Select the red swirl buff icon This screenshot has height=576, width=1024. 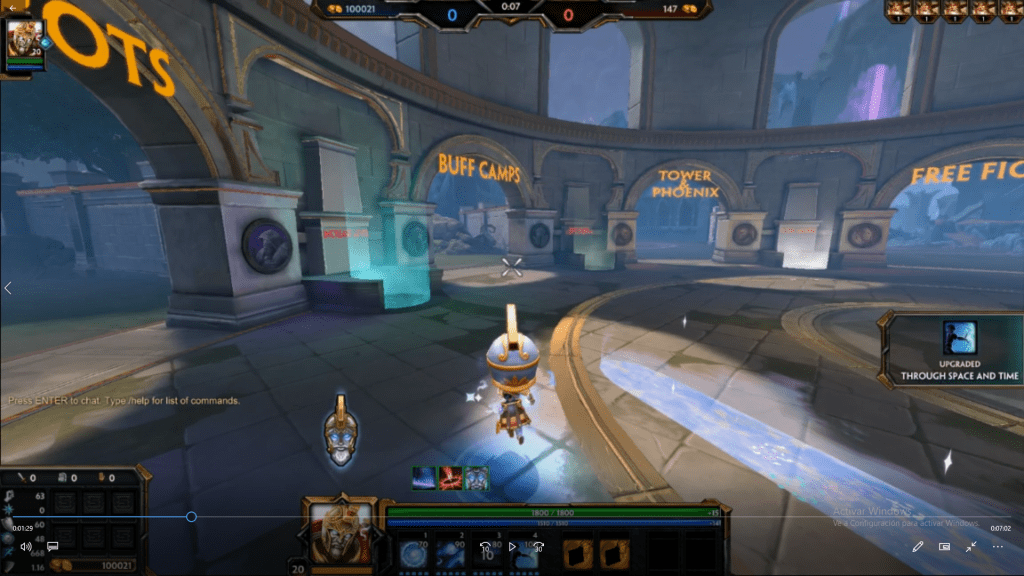coord(450,478)
